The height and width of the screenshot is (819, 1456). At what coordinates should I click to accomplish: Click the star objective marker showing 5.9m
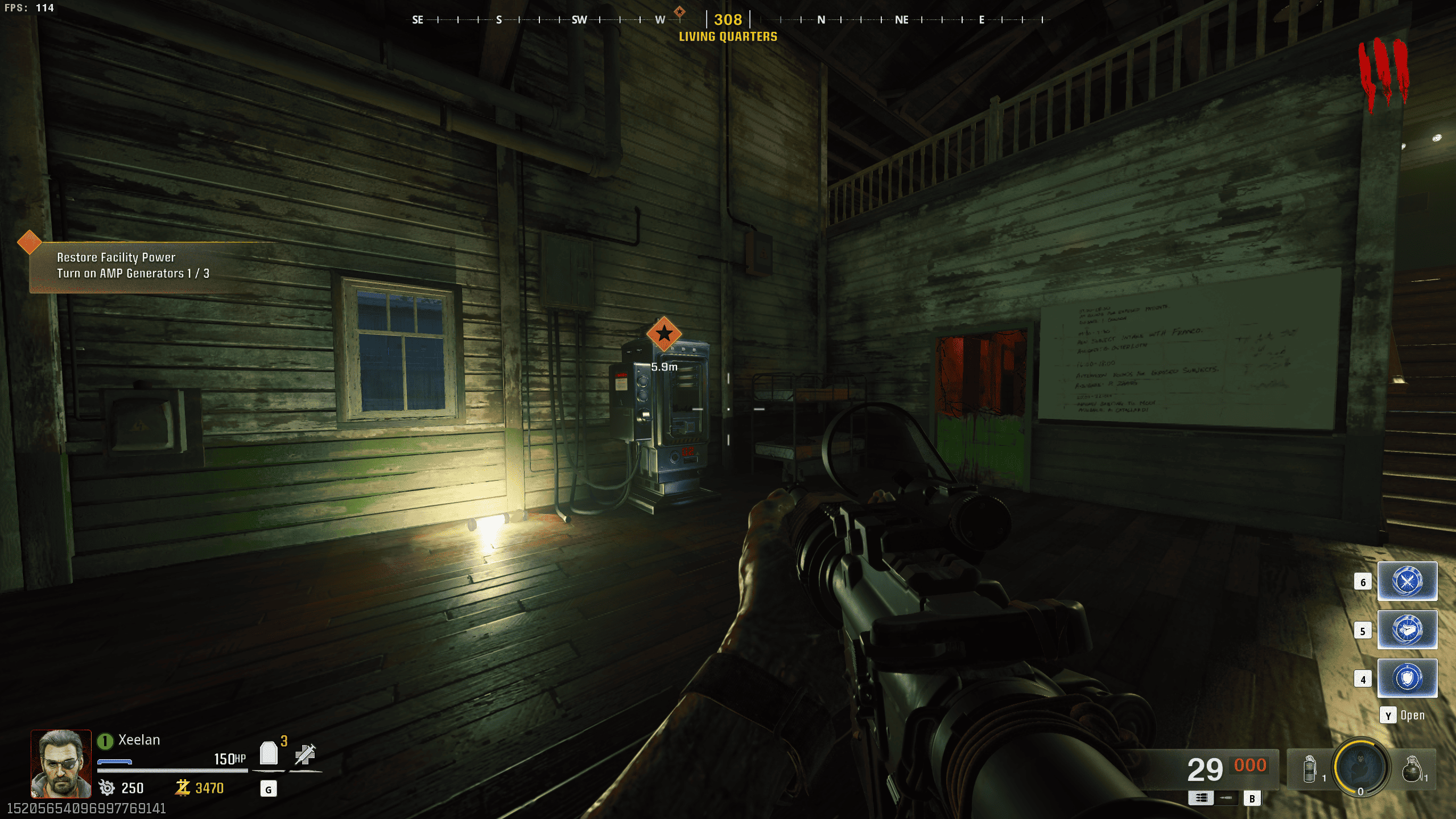[664, 334]
